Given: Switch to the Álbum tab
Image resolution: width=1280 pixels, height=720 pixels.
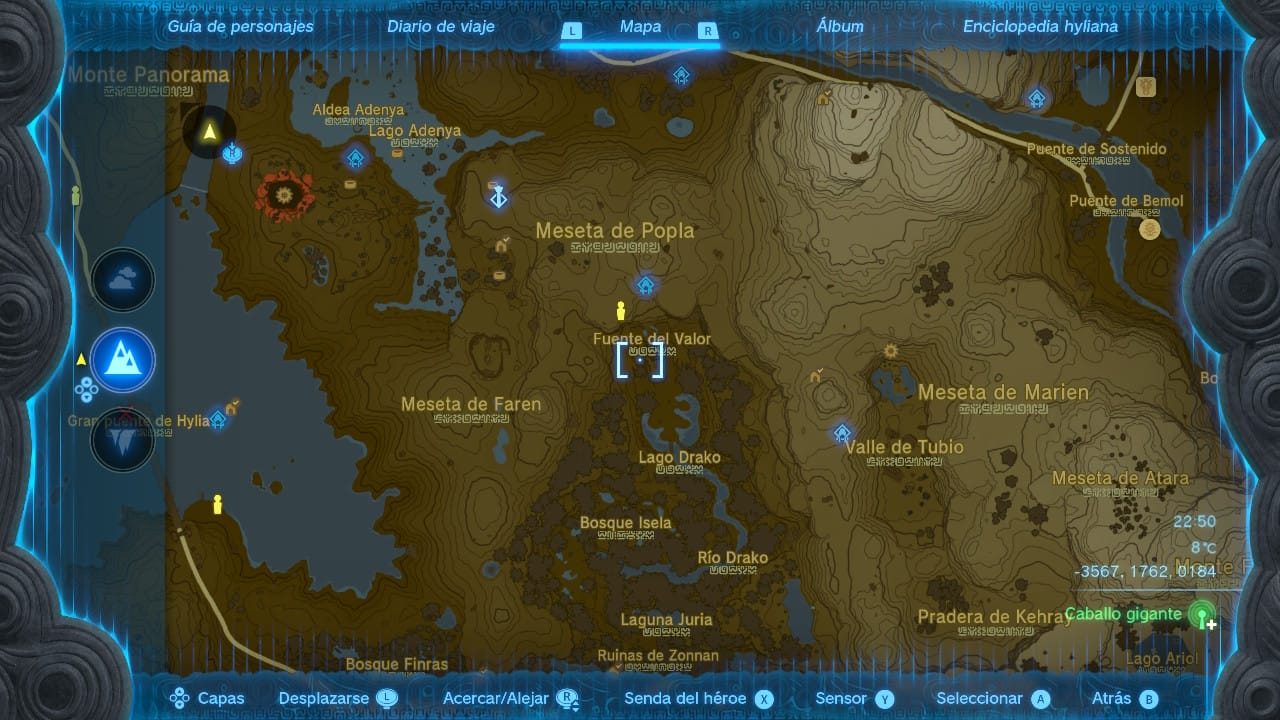Looking at the screenshot, I should click(x=840, y=27).
